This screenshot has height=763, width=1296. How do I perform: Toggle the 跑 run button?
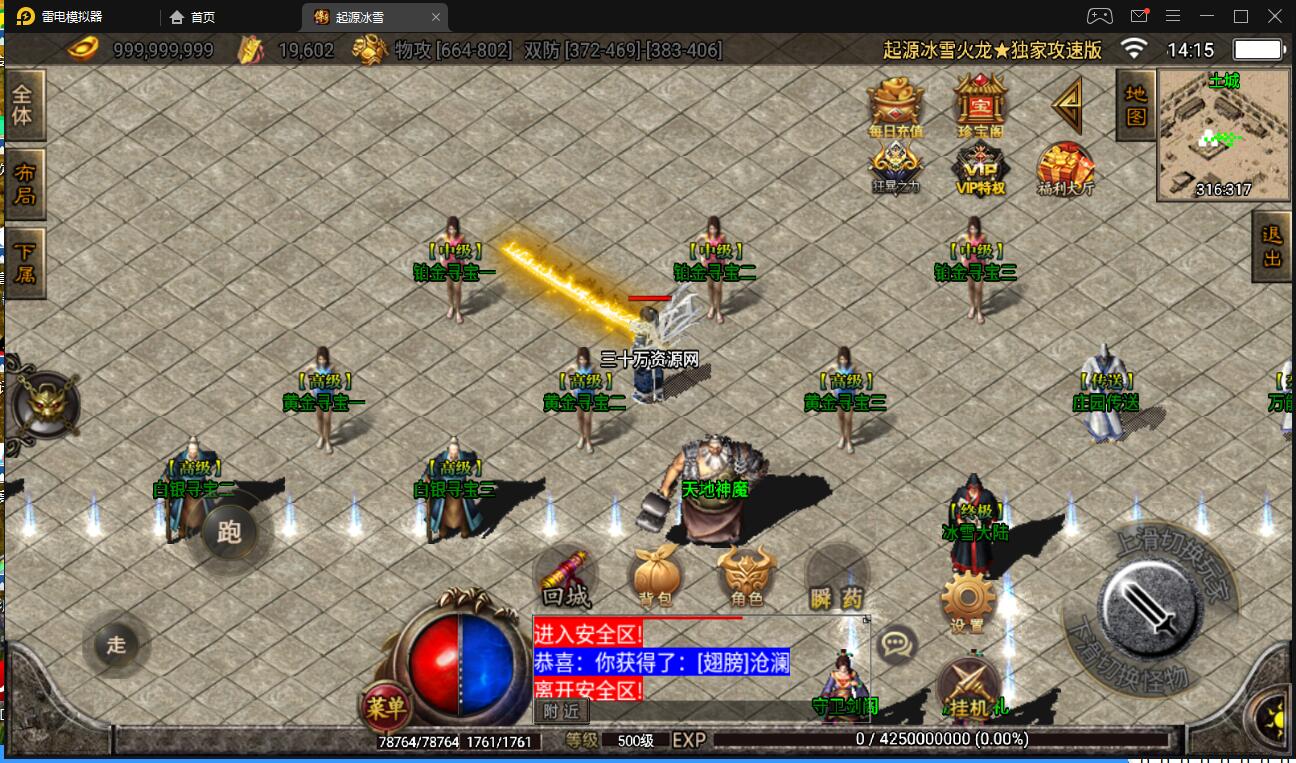[x=230, y=531]
